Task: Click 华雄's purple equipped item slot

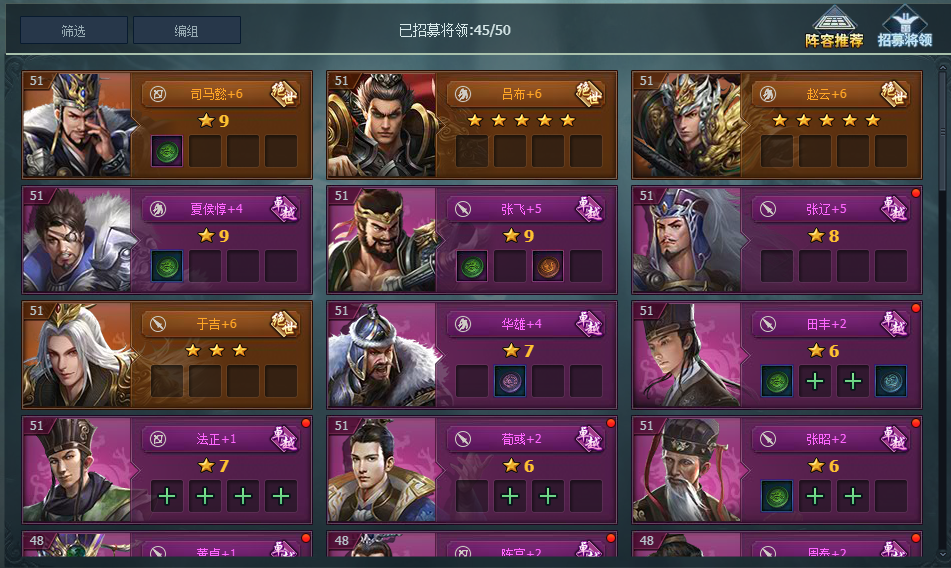Action: [510, 381]
